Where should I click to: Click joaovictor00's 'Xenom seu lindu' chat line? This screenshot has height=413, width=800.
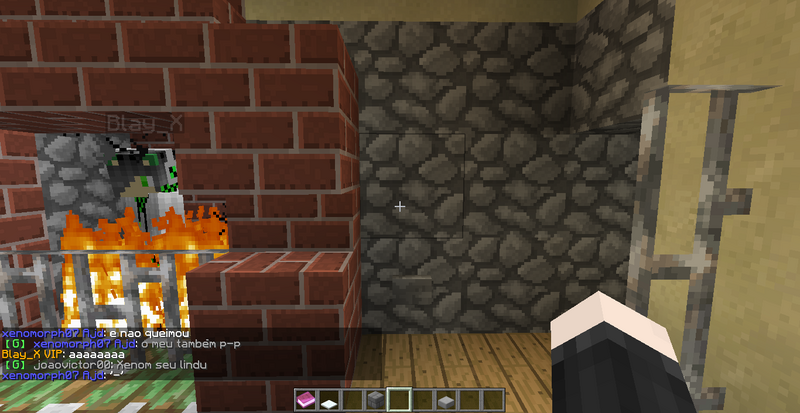105,365
